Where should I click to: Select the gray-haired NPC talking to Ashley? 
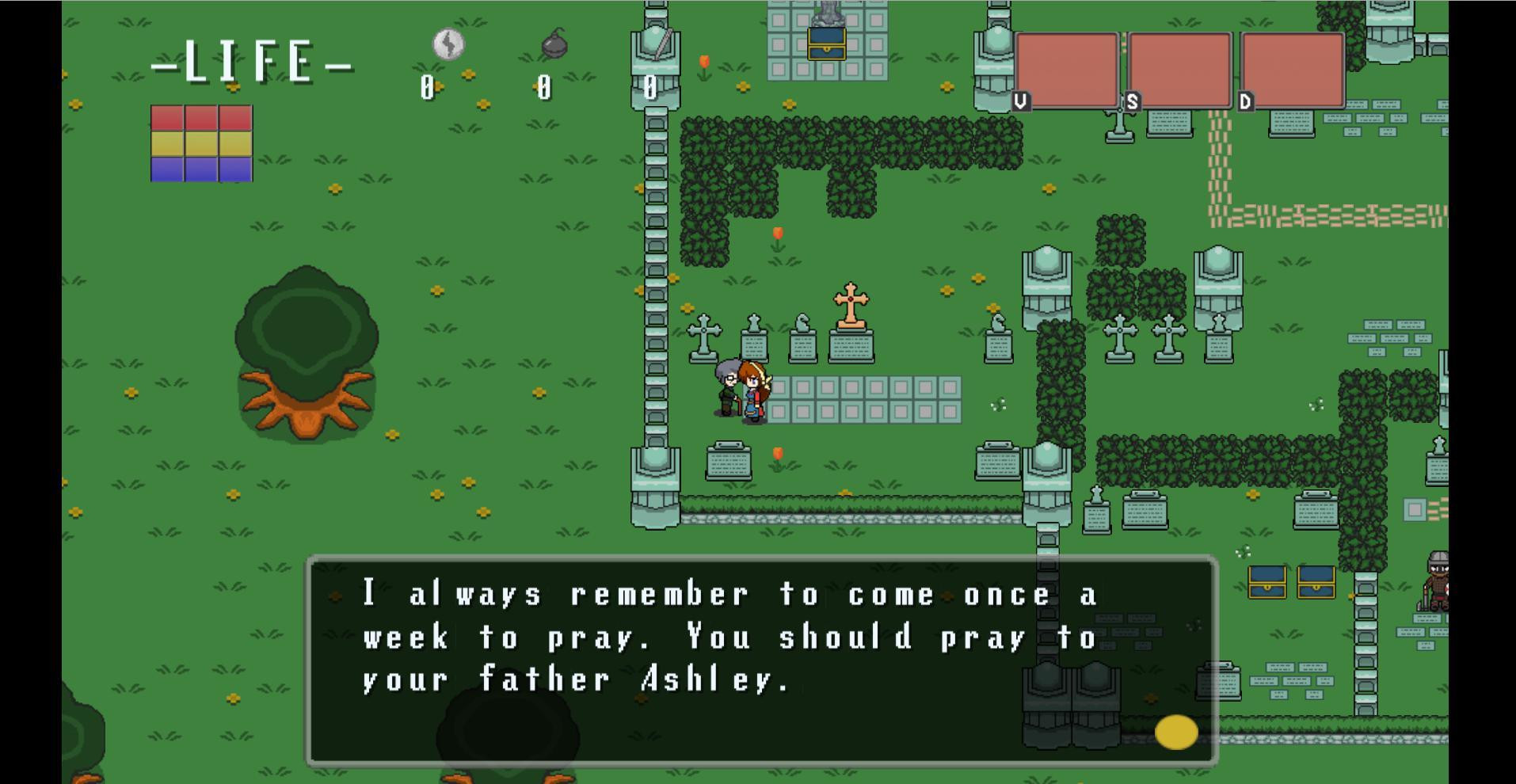click(726, 388)
